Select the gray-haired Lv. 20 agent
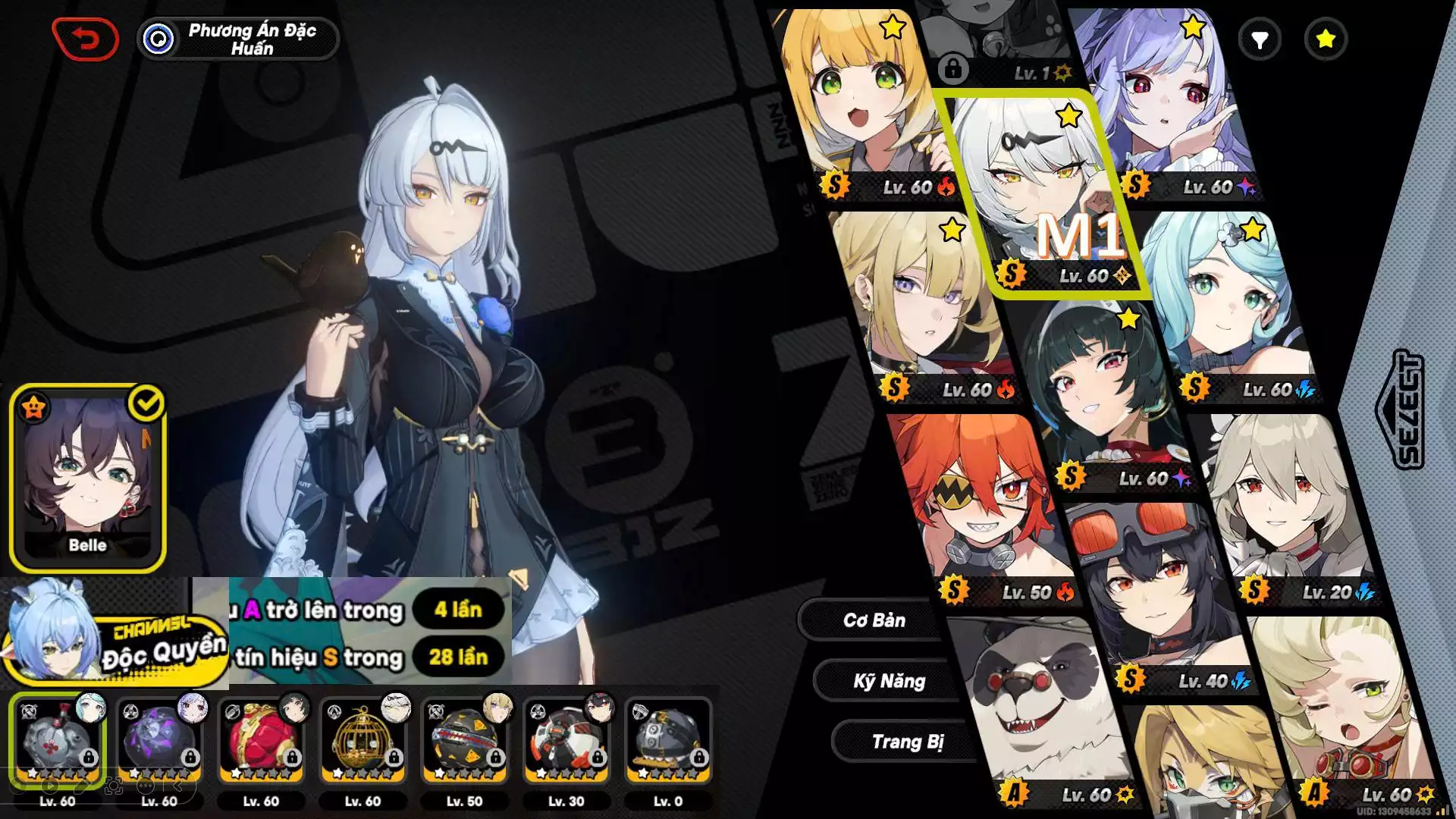The image size is (1456, 819). pos(1289,500)
